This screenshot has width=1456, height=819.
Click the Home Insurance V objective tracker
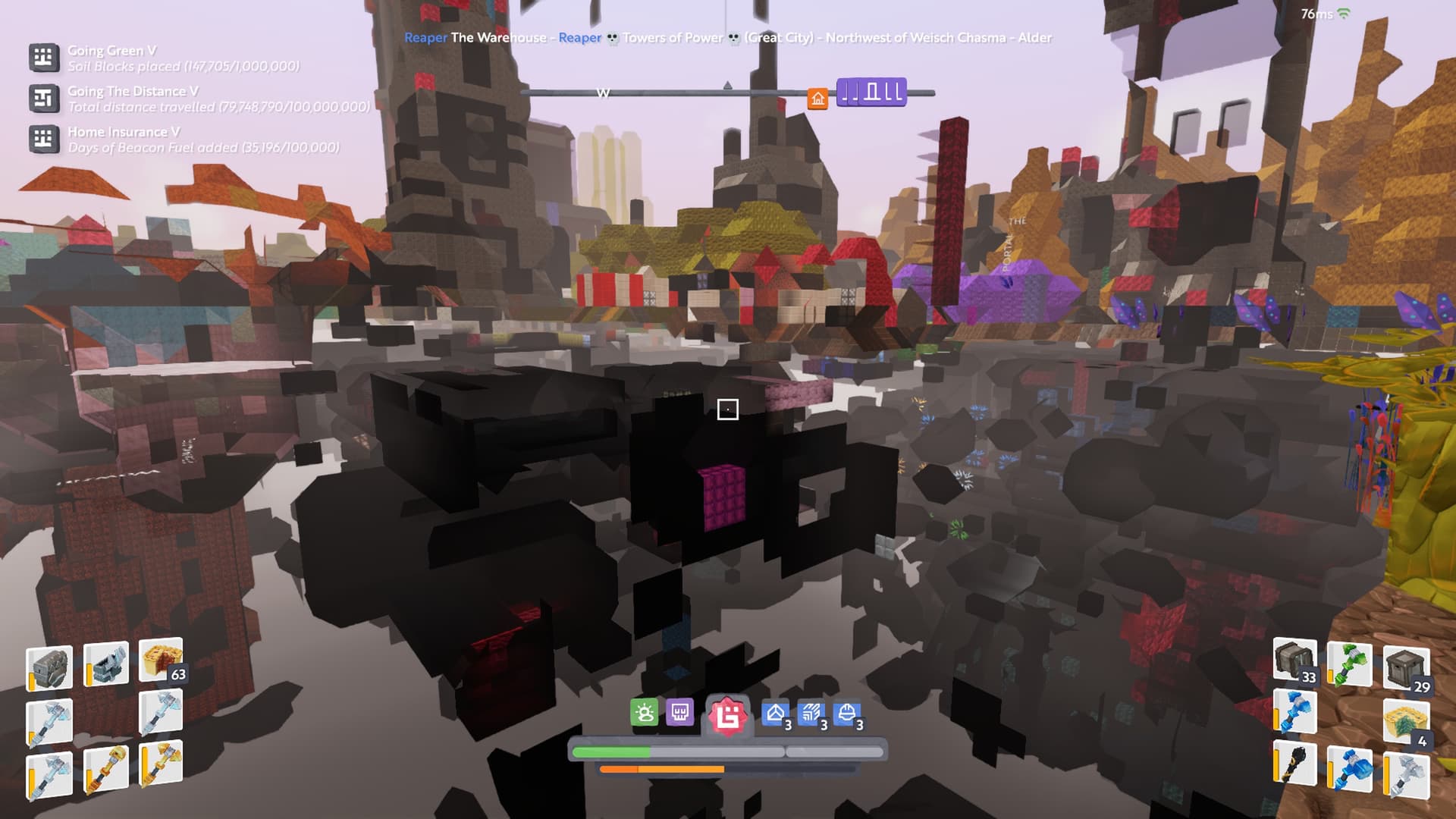[124, 132]
